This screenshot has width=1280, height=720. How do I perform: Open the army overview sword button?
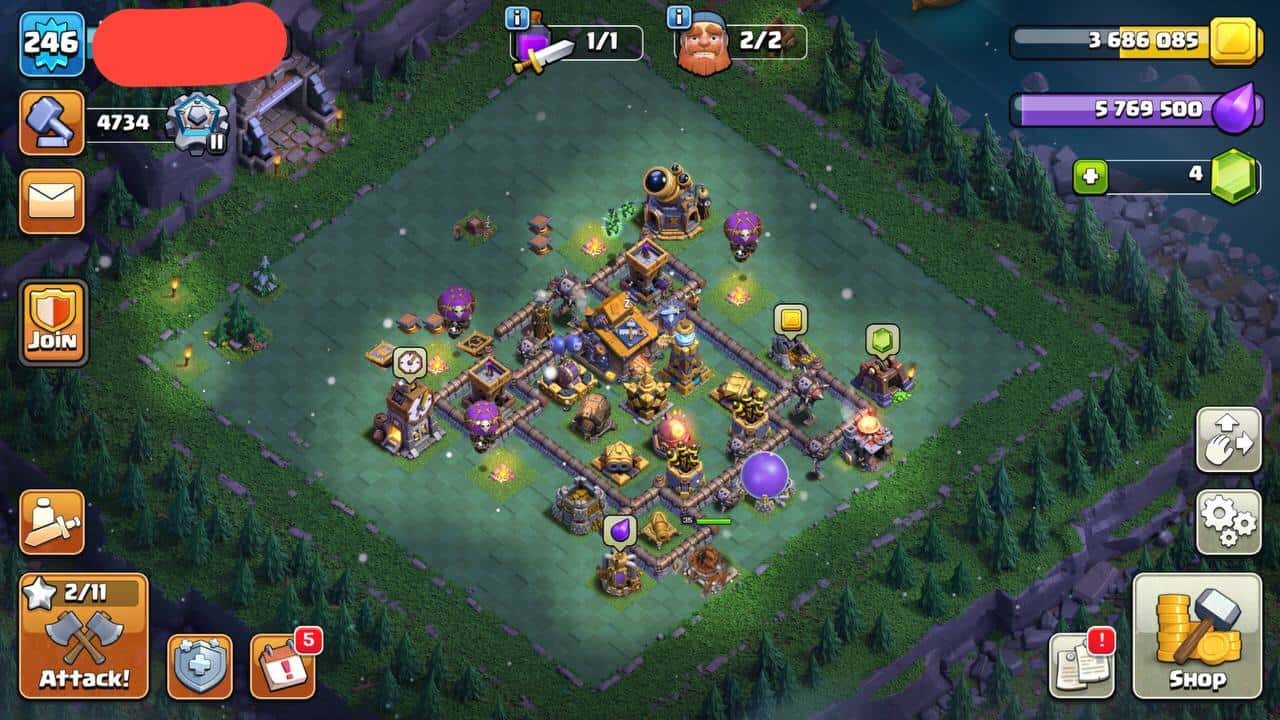(x=52, y=522)
